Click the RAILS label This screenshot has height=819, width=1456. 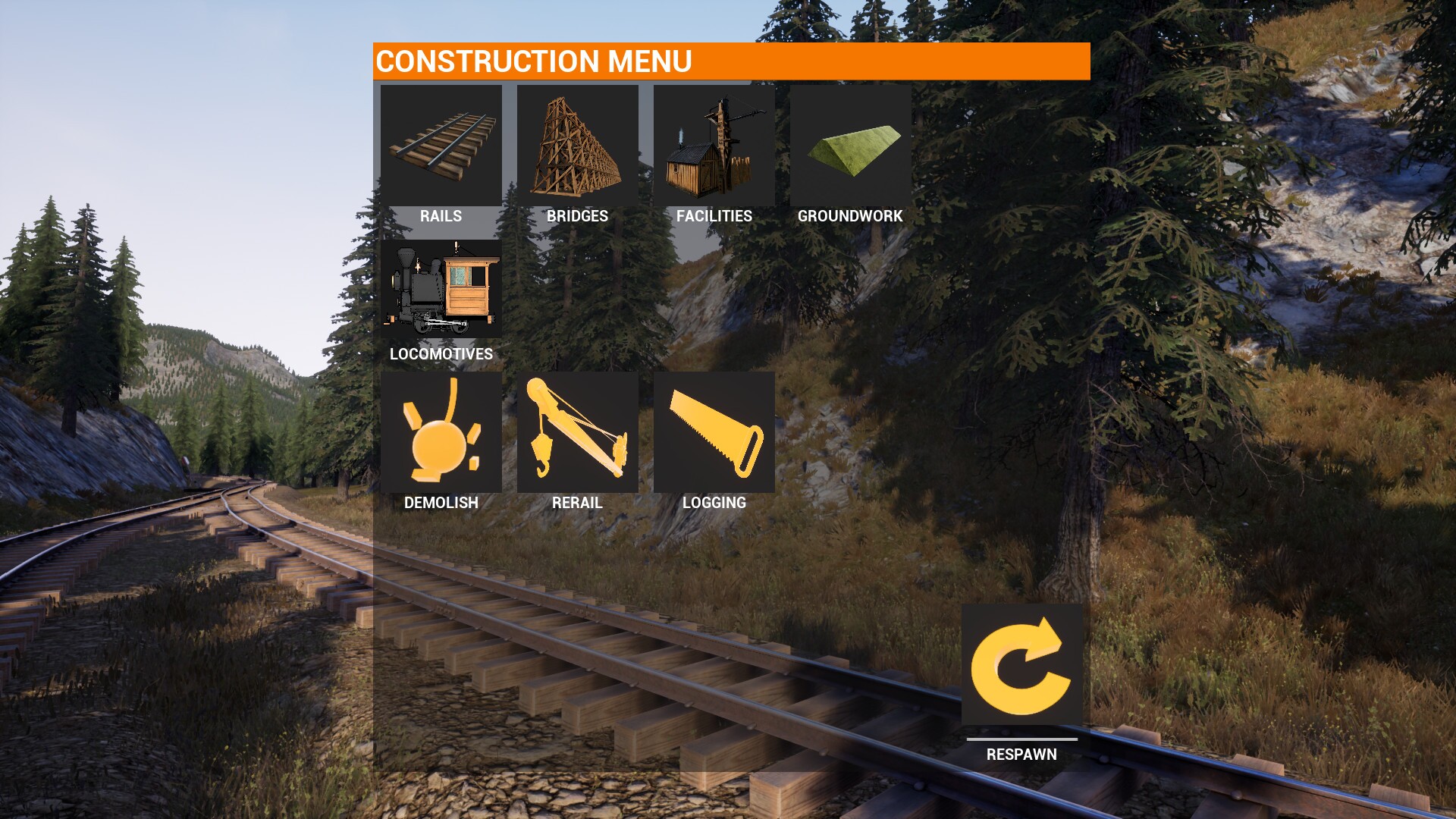pos(441,216)
